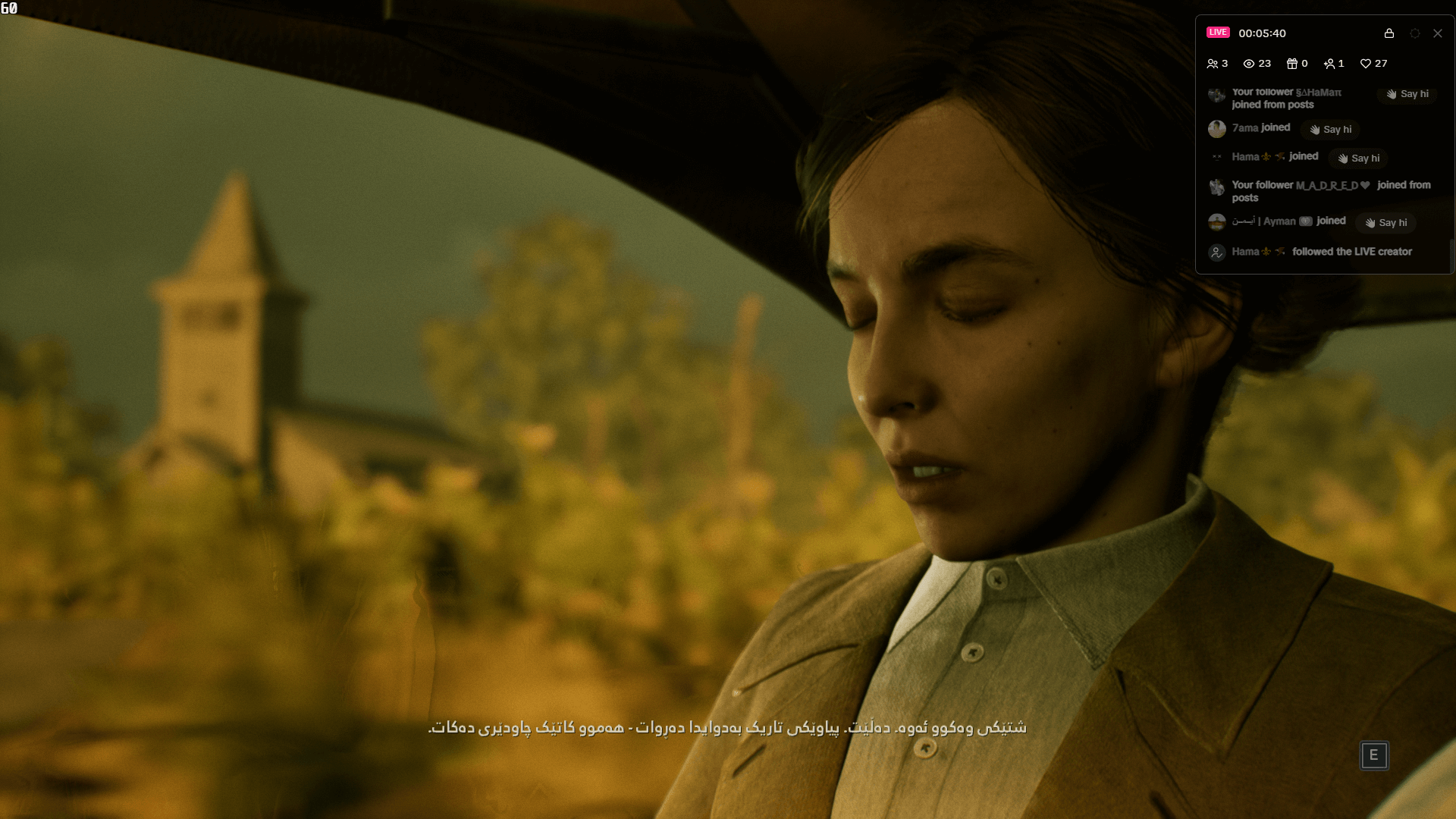The image size is (1456, 819).
Task: Say hi to 7ama who joined
Action: [1329, 130]
